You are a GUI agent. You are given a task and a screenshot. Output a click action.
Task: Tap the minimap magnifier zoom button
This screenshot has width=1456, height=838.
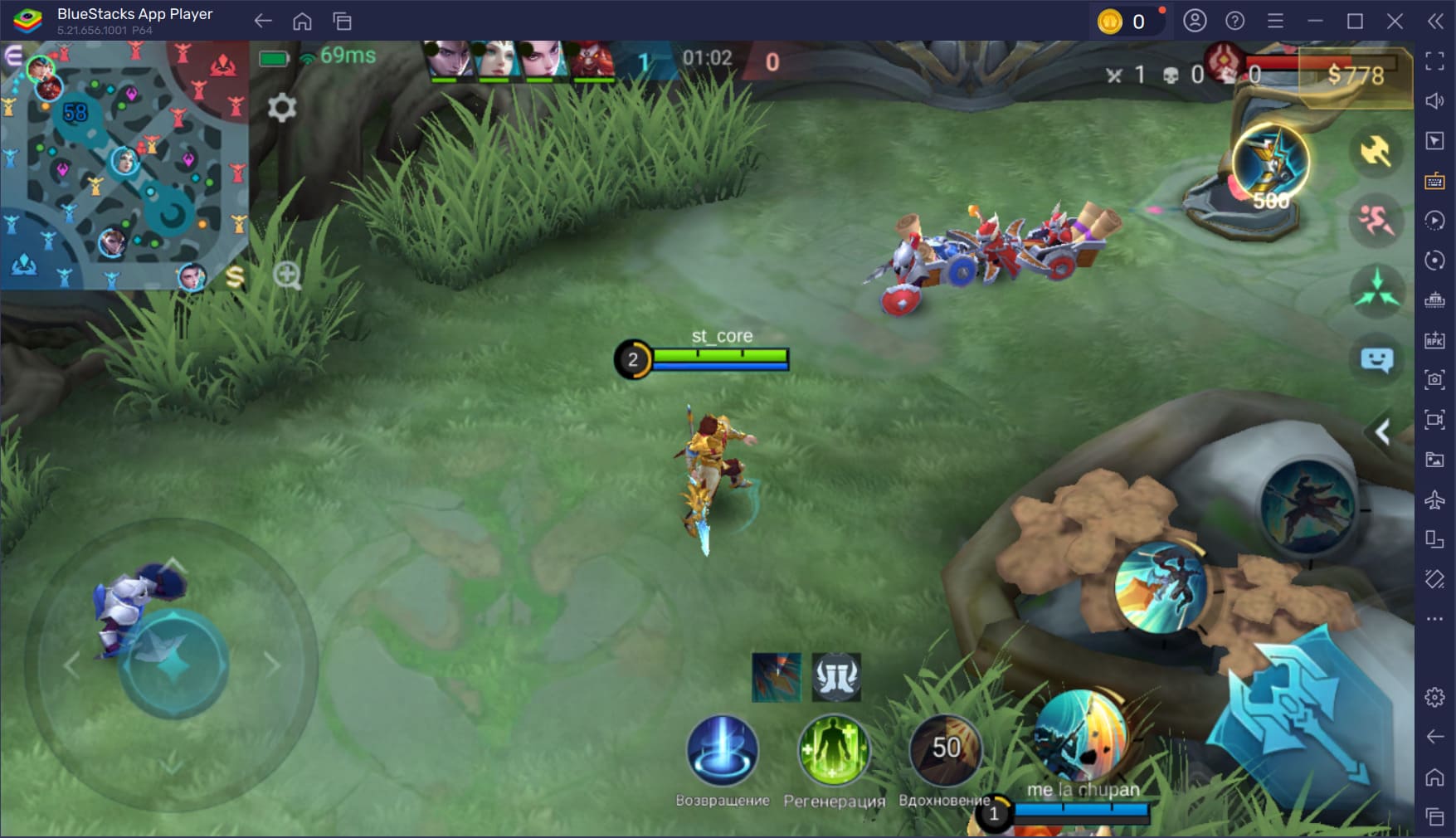coord(287,275)
